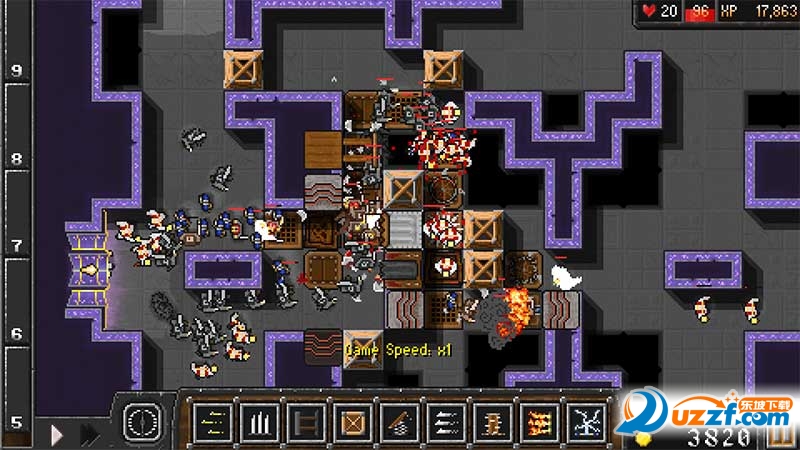
Task: Click the normal speed play arrow
Action: point(58,435)
